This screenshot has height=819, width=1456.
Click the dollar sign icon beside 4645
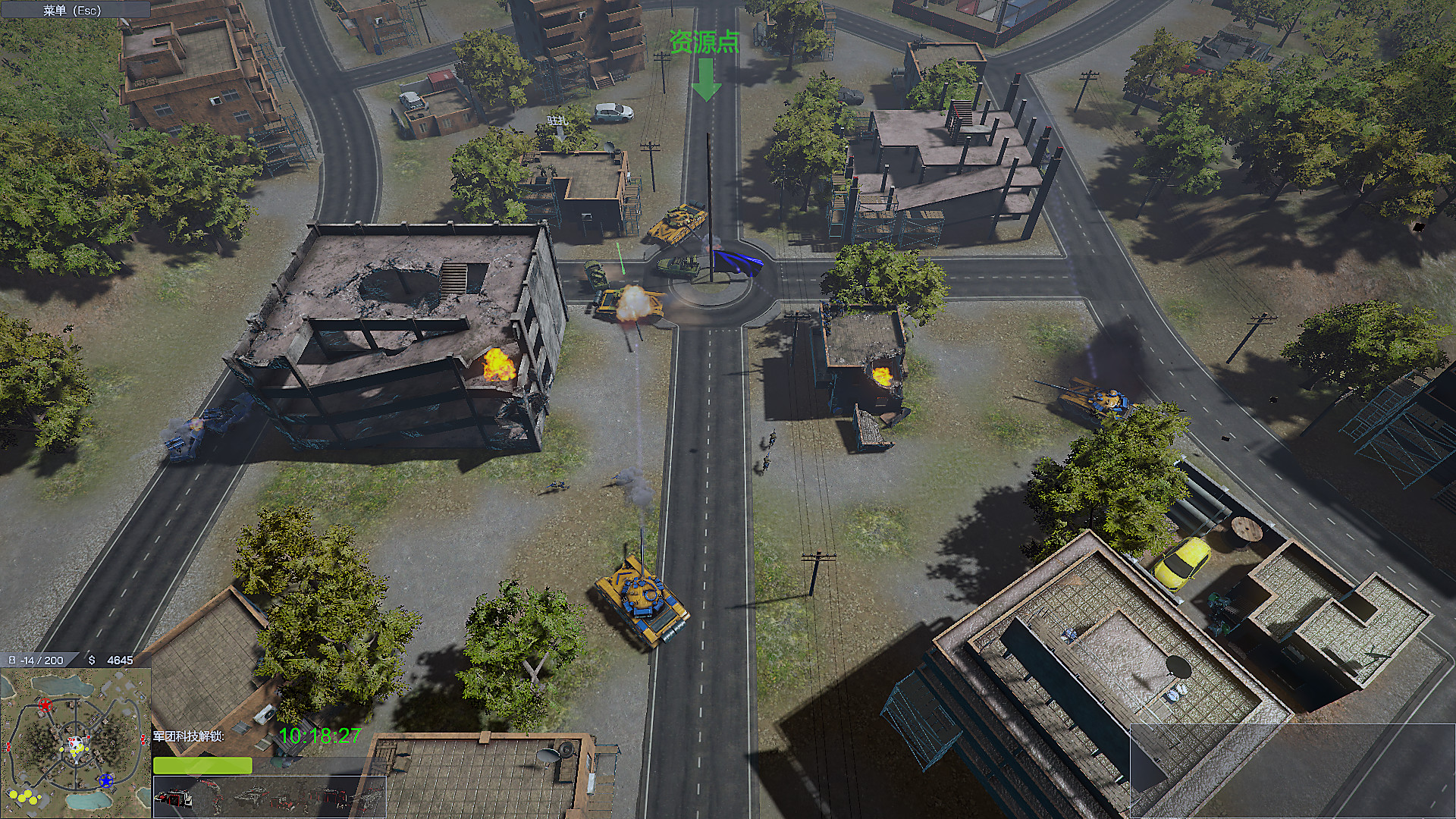[91, 660]
